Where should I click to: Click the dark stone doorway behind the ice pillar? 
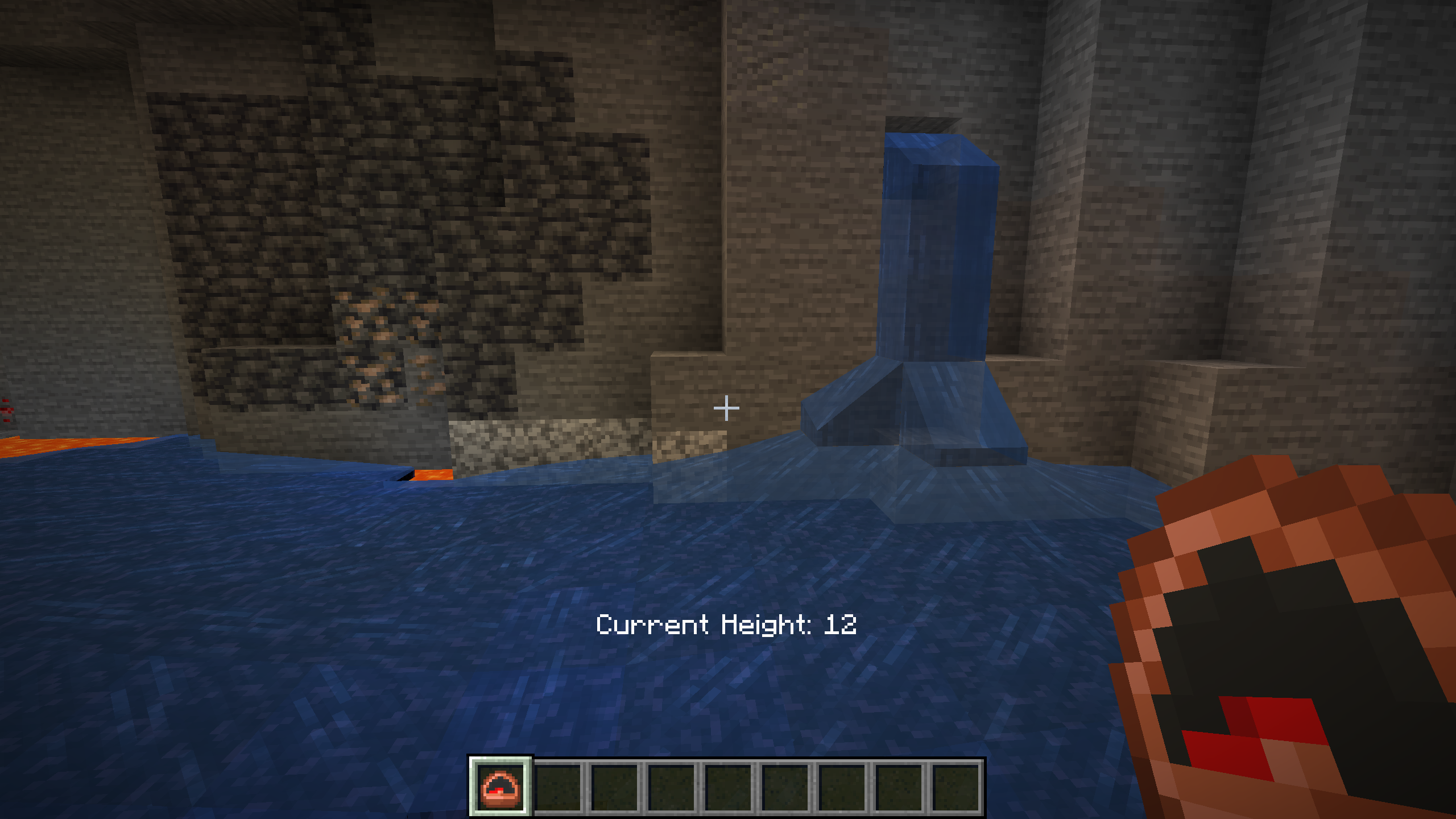coord(921,125)
